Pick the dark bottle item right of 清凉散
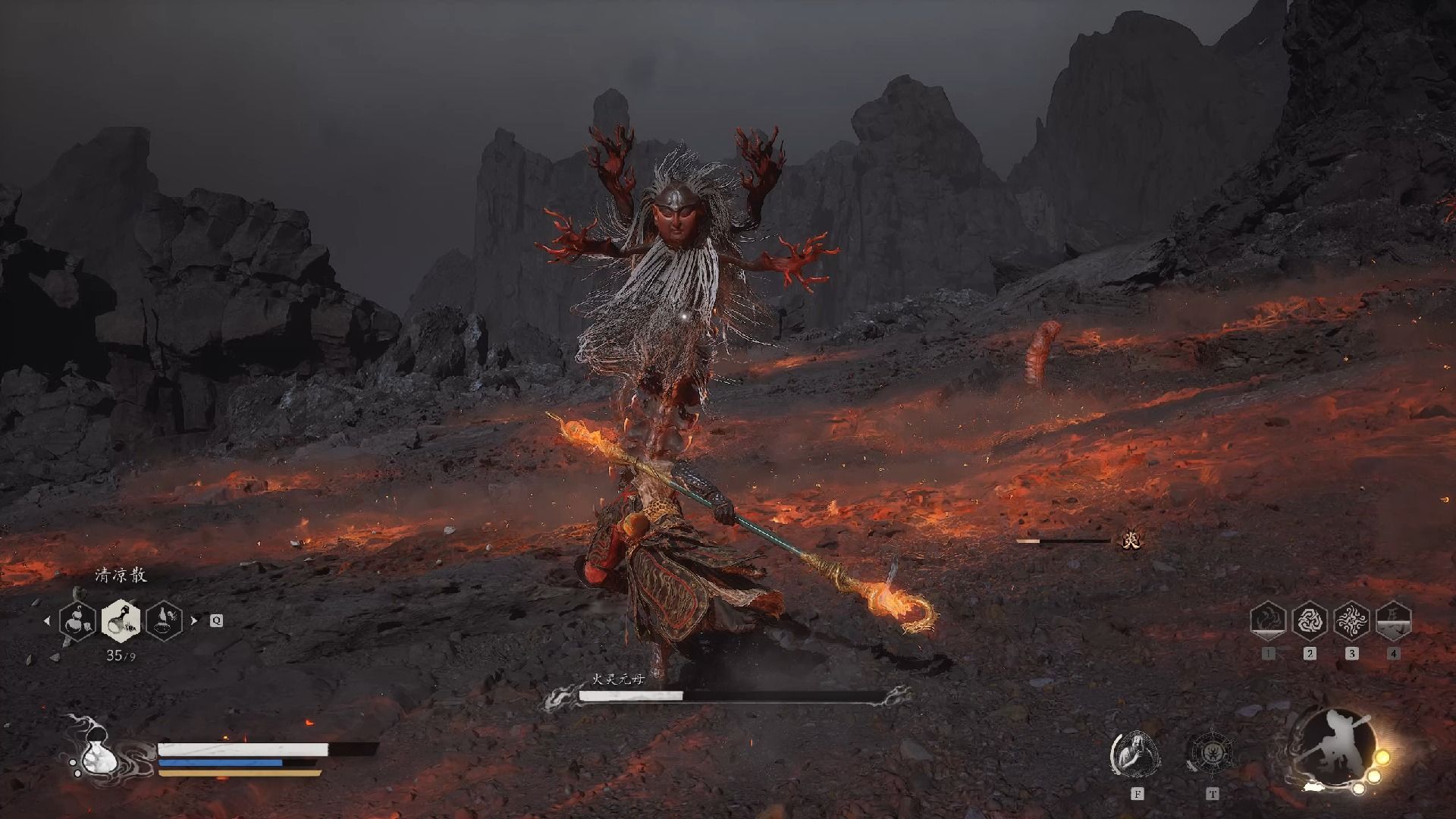1456x819 pixels. coord(165,621)
